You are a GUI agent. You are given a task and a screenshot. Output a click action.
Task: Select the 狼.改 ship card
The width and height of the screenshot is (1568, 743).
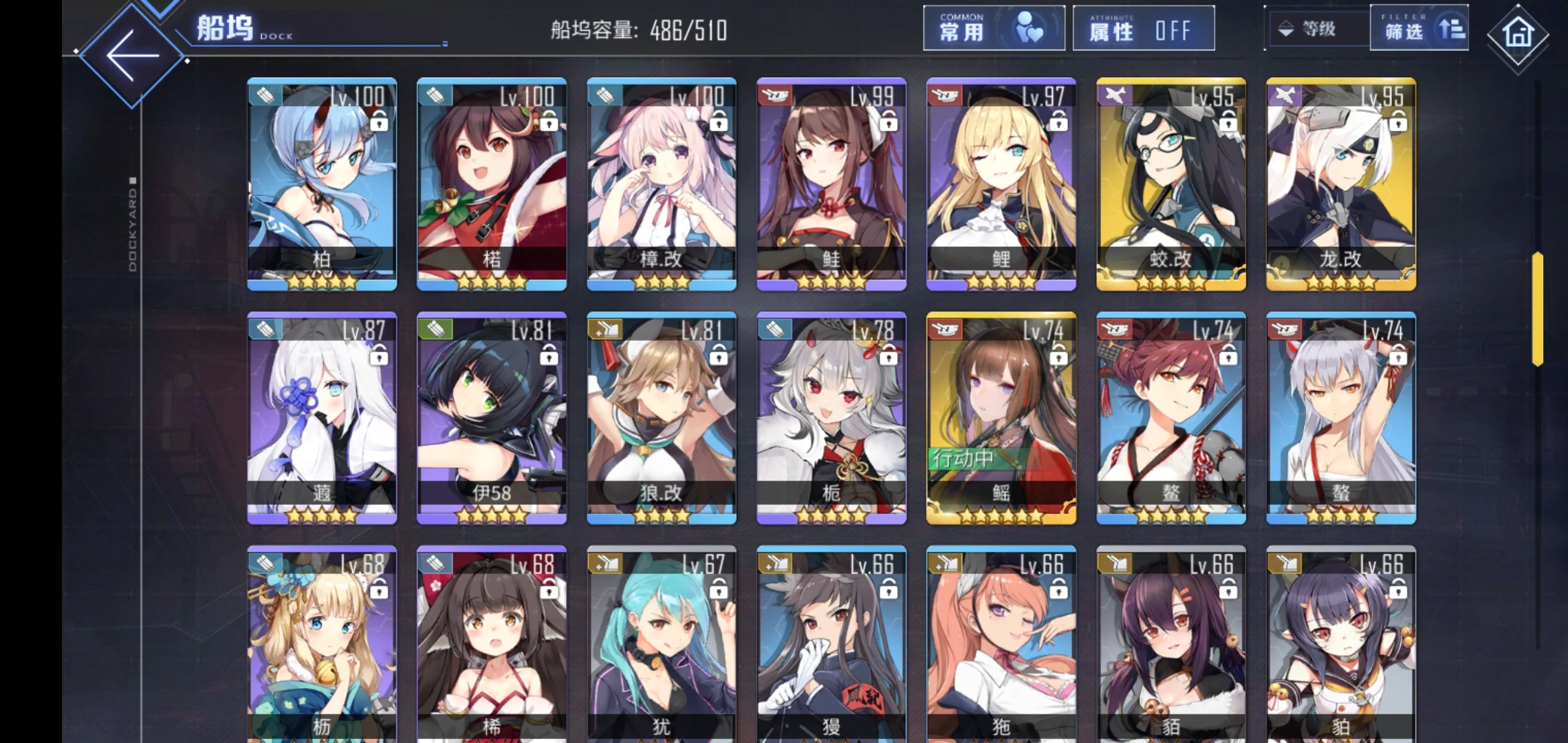coord(661,418)
